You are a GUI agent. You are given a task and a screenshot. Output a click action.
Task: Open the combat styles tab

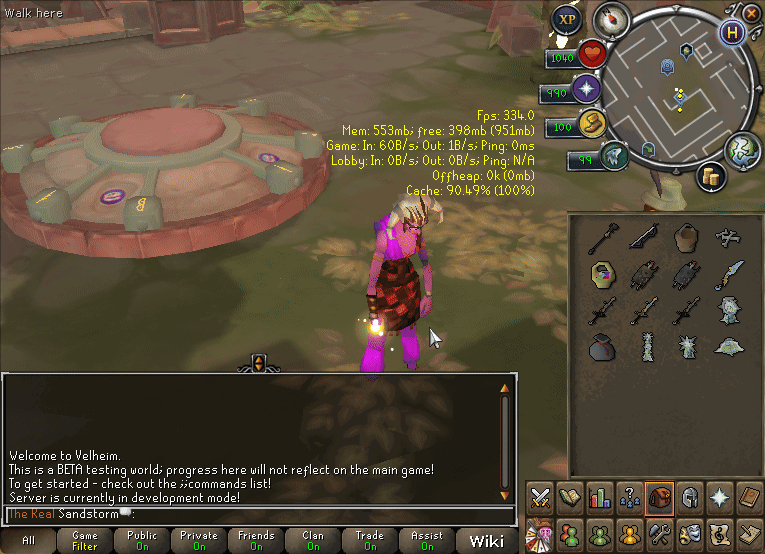(x=540, y=497)
